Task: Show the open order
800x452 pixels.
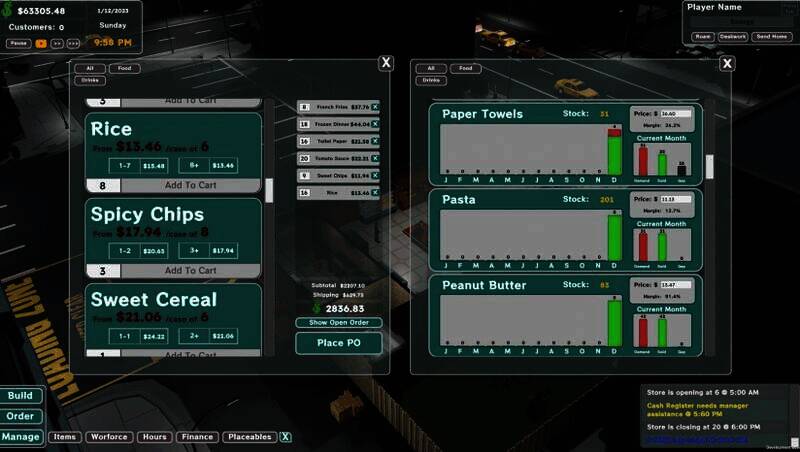Action: click(x=338, y=322)
